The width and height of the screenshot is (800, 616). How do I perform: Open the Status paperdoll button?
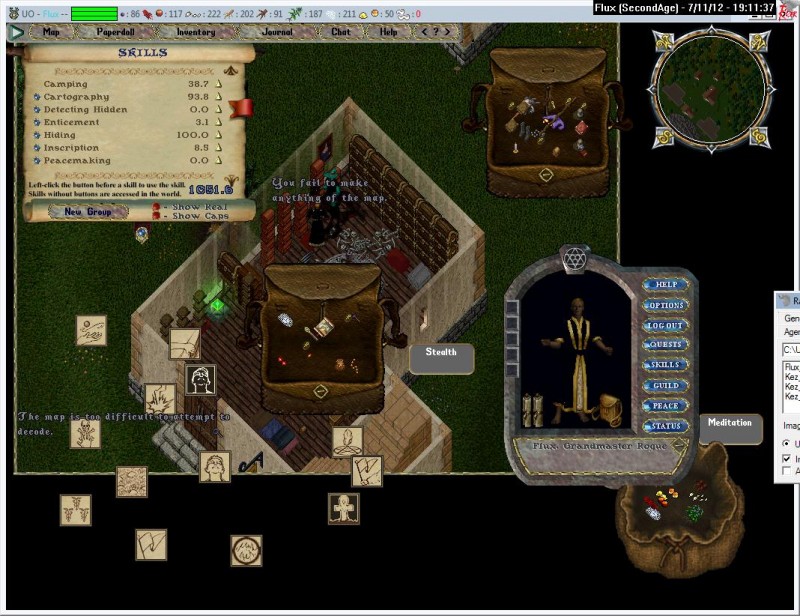[x=665, y=426]
